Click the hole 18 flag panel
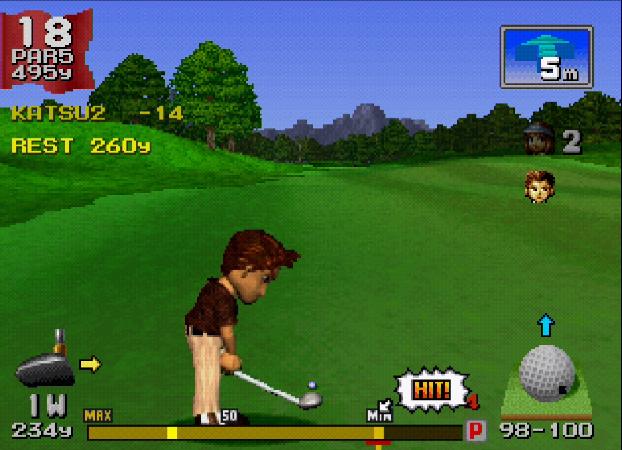This screenshot has height=450, width=622. click(46, 47)
